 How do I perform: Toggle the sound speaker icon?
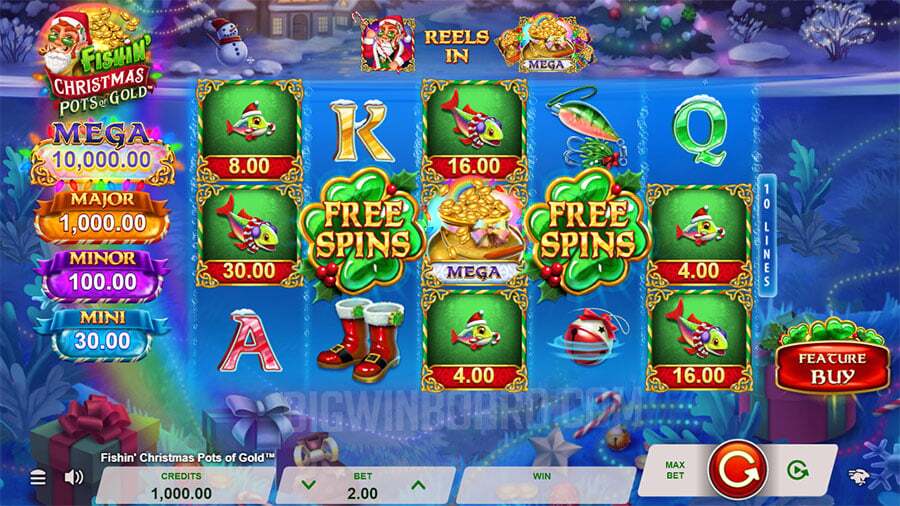pyautogui.click(x=73, y=478)
